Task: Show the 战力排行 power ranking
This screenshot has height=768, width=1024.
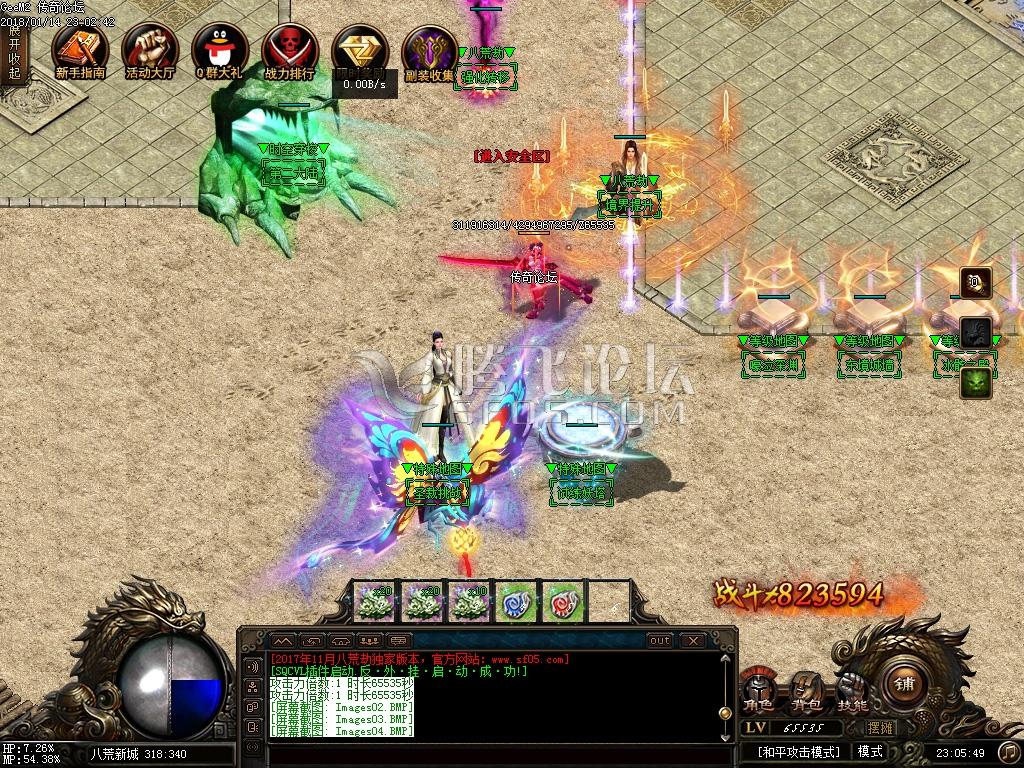Action: (289, 50)
